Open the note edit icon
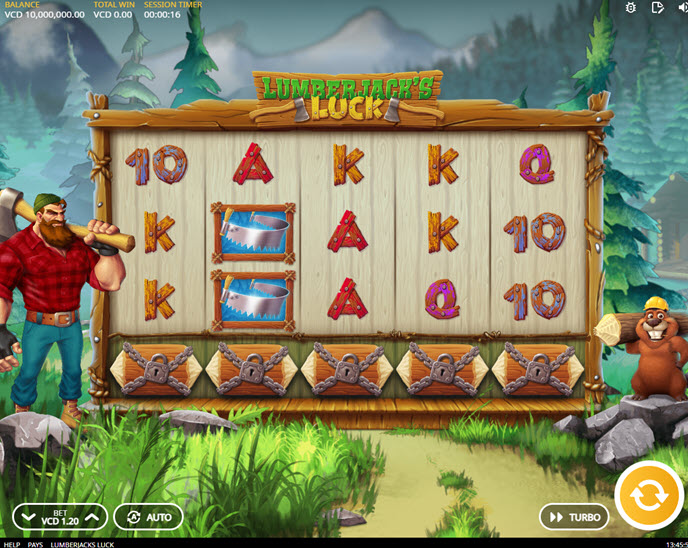The image size is (688, 548). [x=657, y=8]
